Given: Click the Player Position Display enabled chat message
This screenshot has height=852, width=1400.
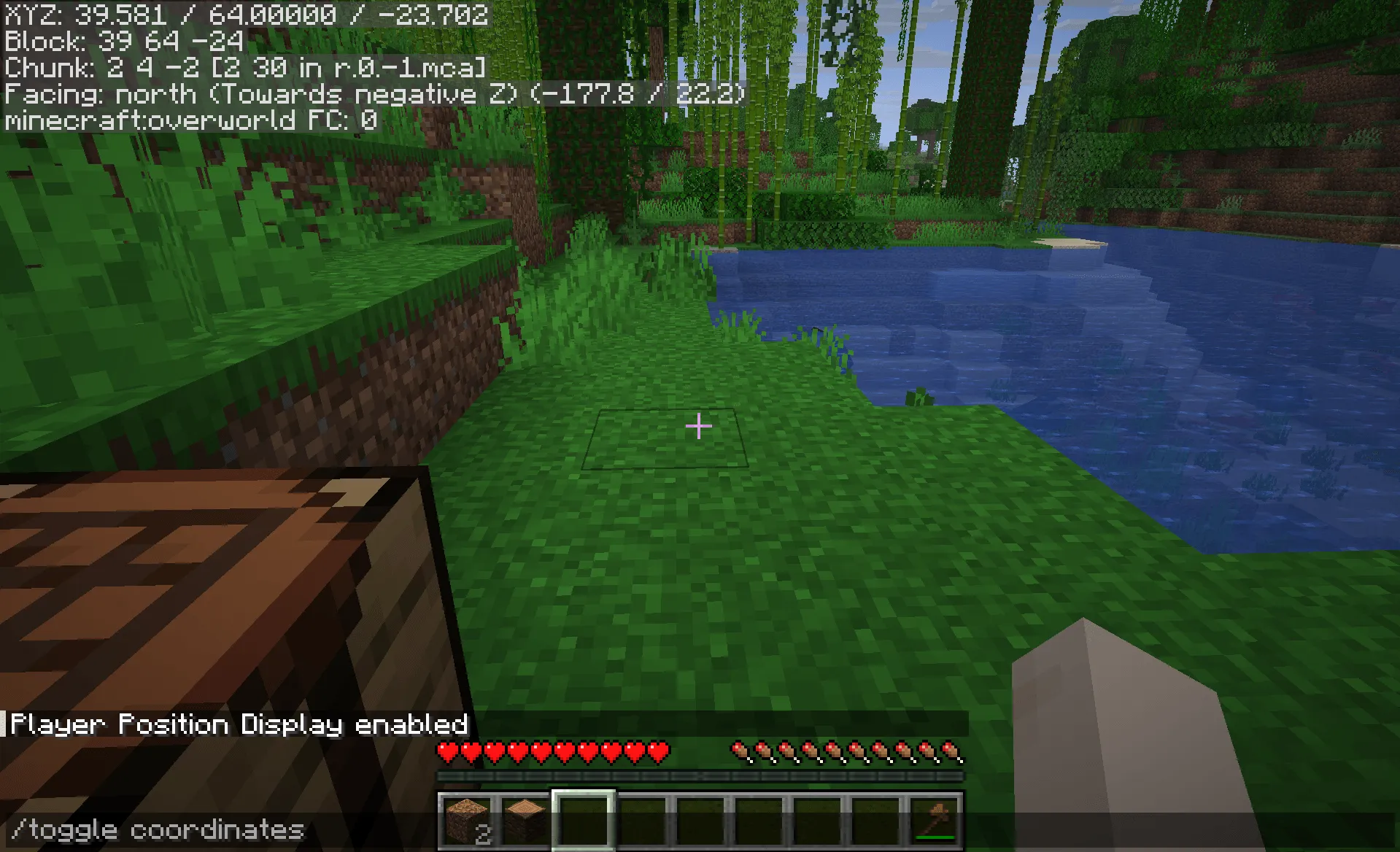Looking at the screenshot, I should 239,724.
